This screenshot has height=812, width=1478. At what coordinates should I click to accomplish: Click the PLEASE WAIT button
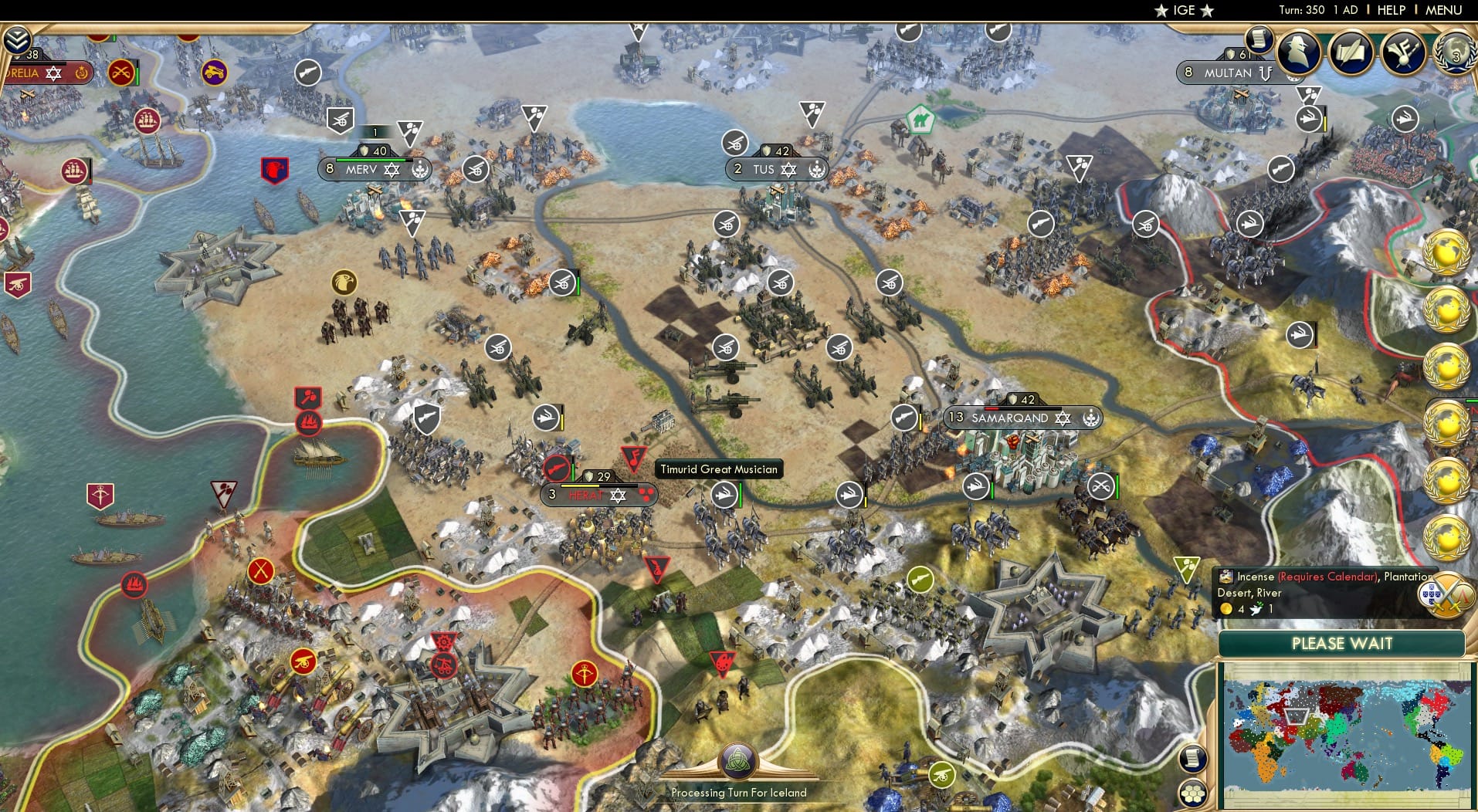coord(1344,644)
